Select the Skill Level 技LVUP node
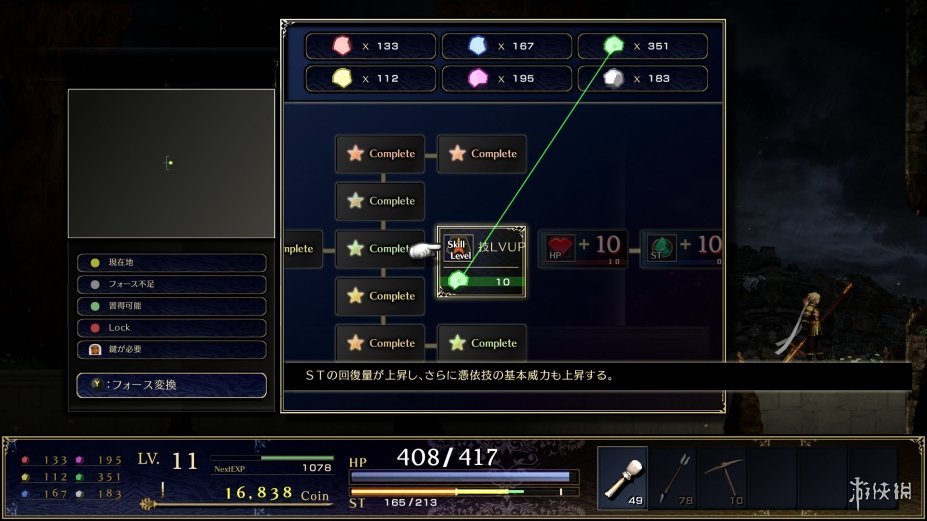 pos(482,261)
